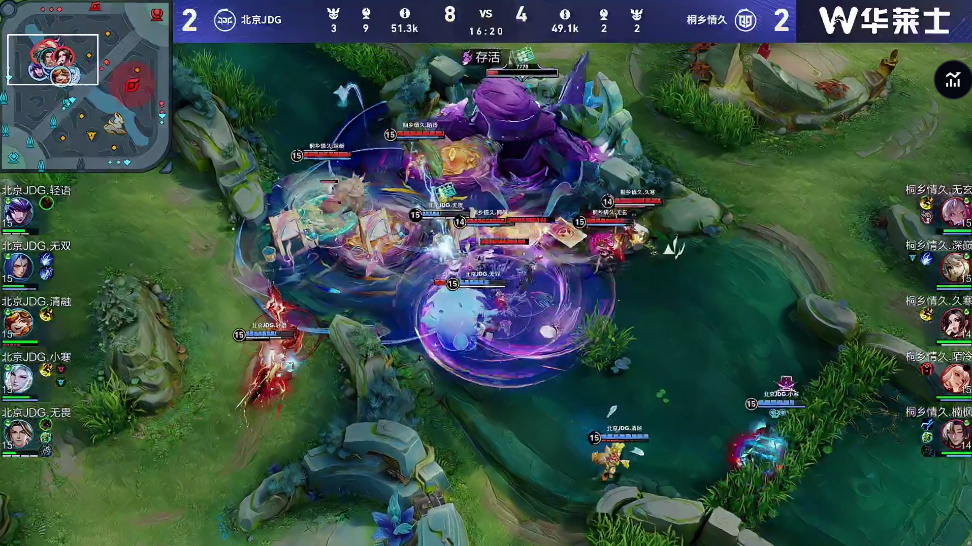The width and height of the screenshot is (972, 546).
Task: Click the 北京JDG team logo
Action: [225, 19]
